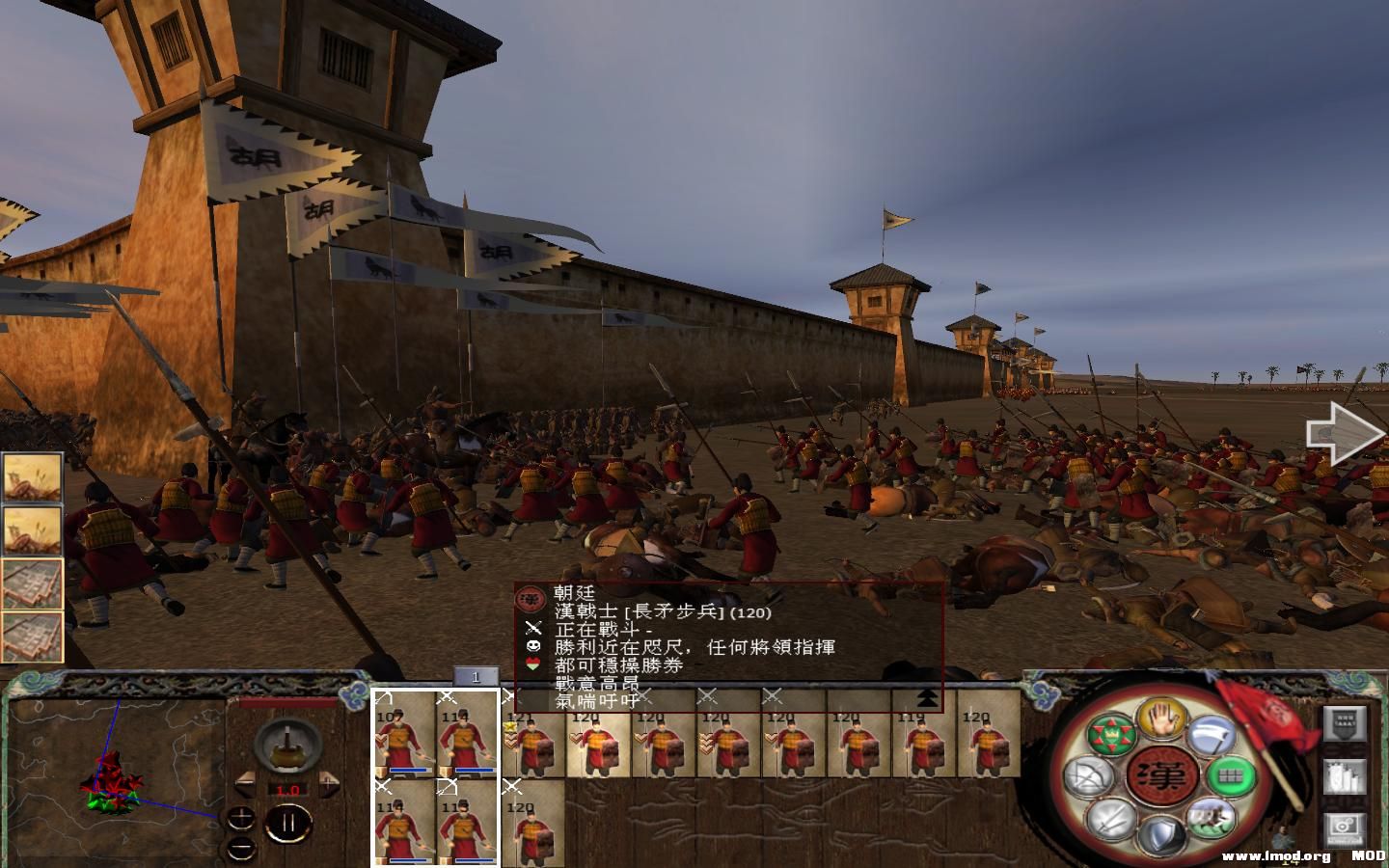Click the cavalry charge icon in radial menu

coord(1213,820)
